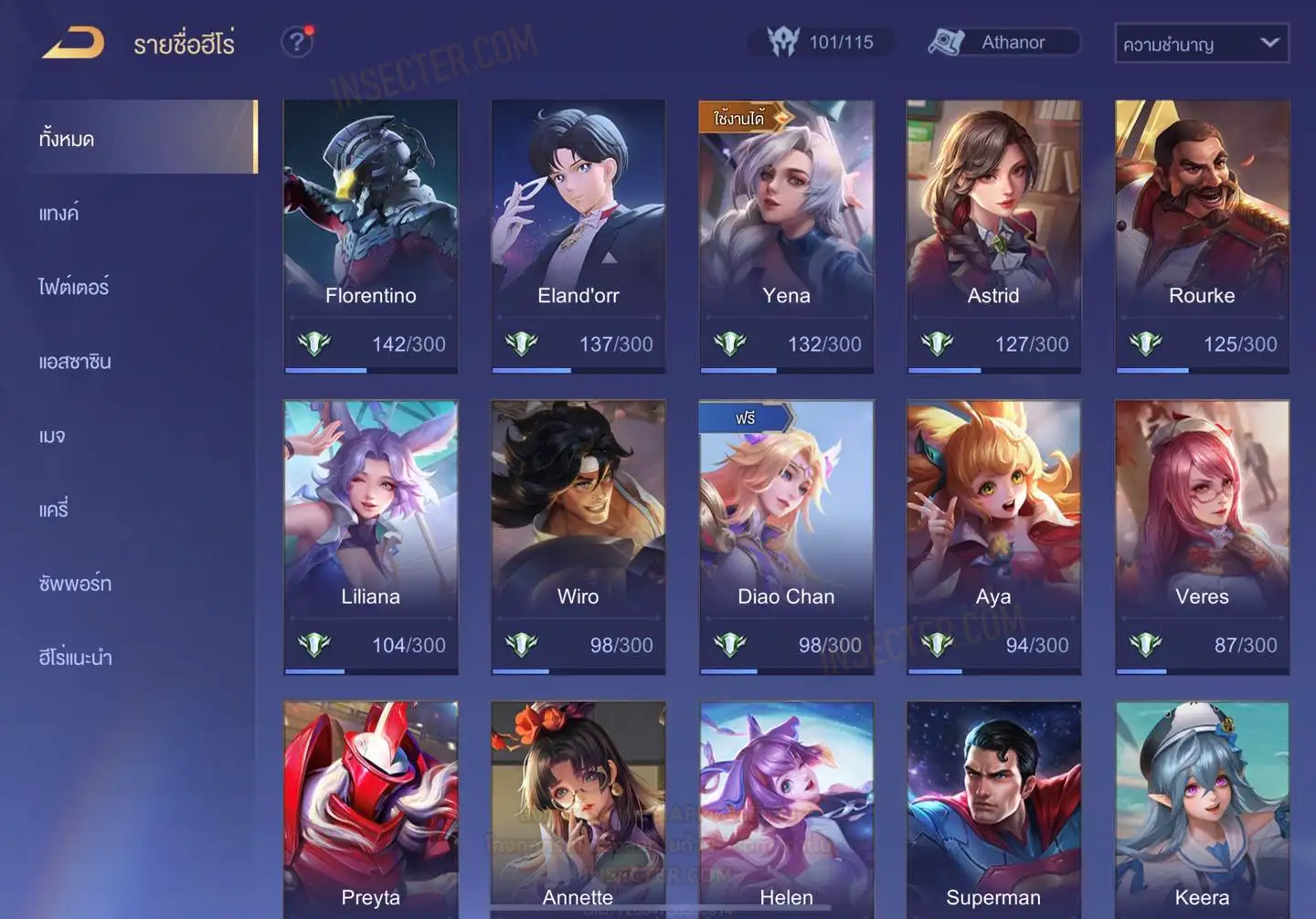
Task: Select the ไฟต์เตอร์ category tab
Action: [x=74, y=287]
